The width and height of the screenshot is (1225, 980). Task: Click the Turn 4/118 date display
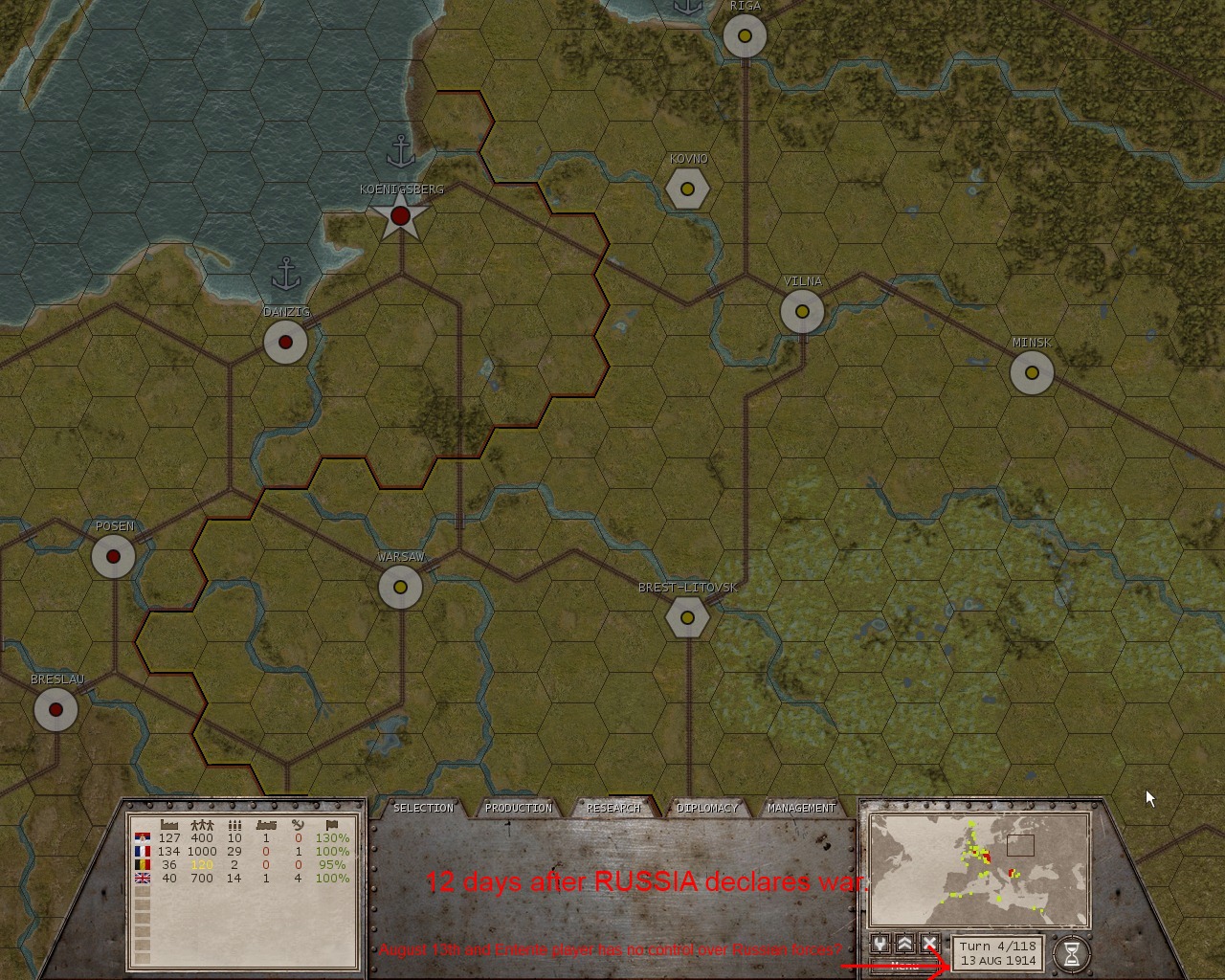(997, 951)
